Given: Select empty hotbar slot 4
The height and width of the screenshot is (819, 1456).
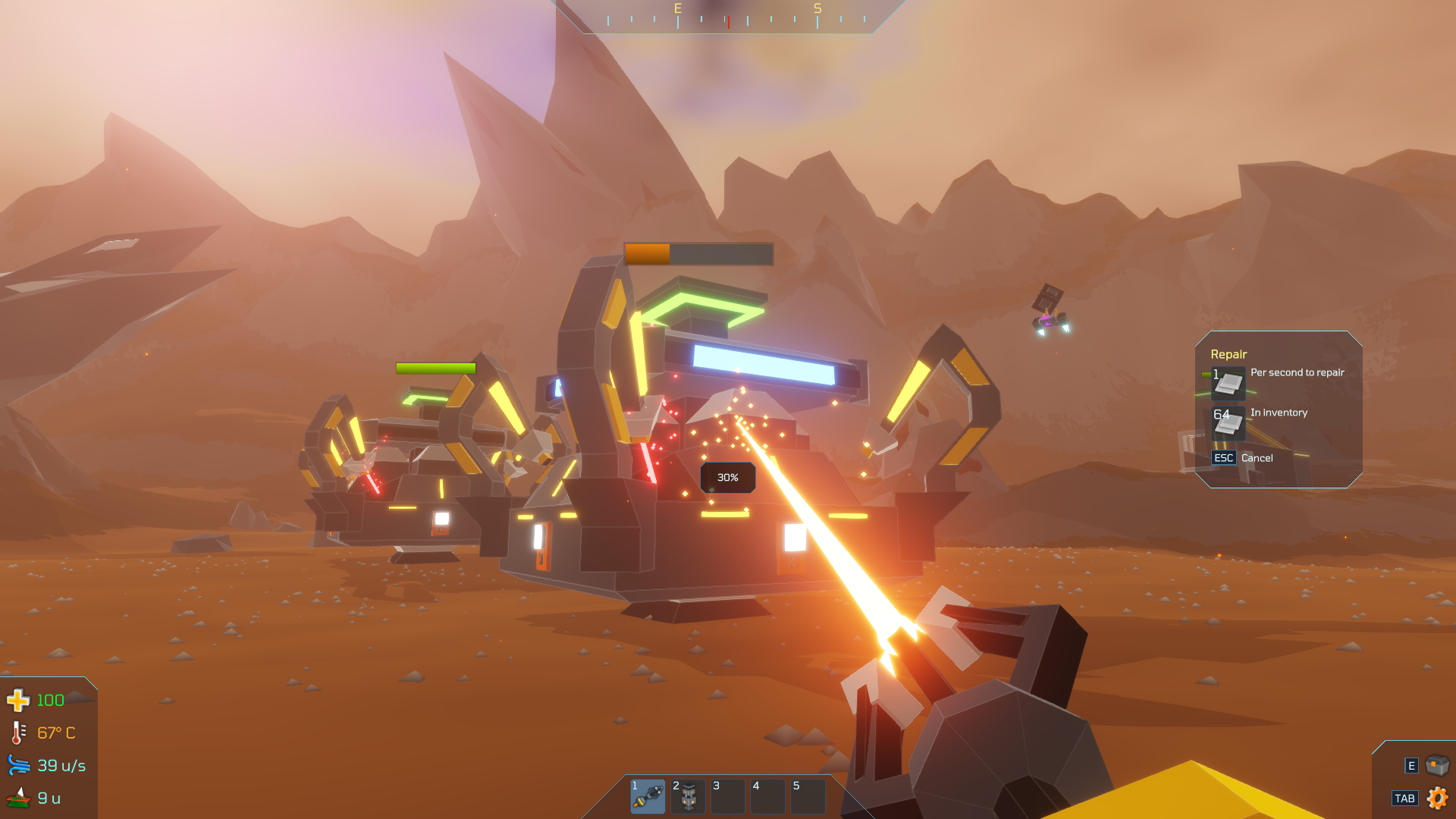Looking at the screenshot, I should coord(767,795).
